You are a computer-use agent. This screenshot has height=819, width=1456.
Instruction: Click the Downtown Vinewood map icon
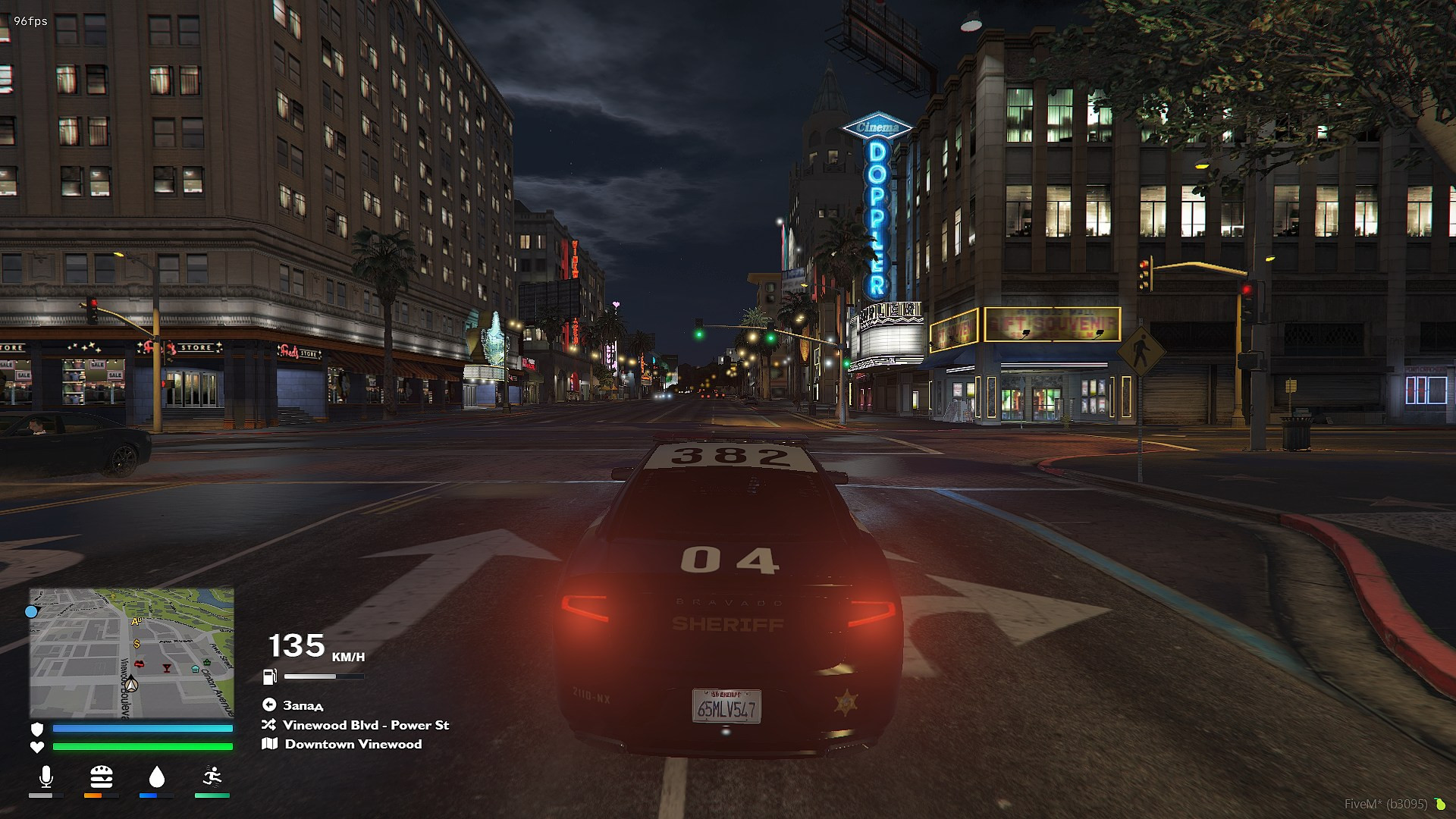269,744
